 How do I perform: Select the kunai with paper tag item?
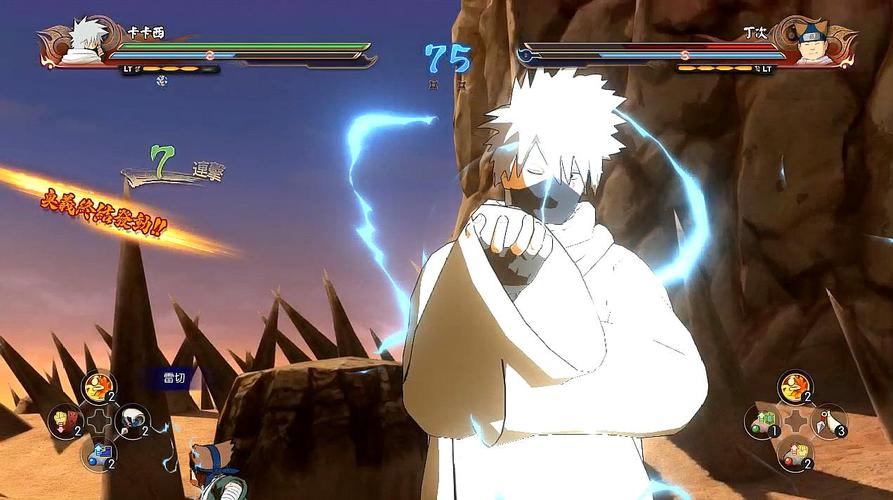(828, 421)
